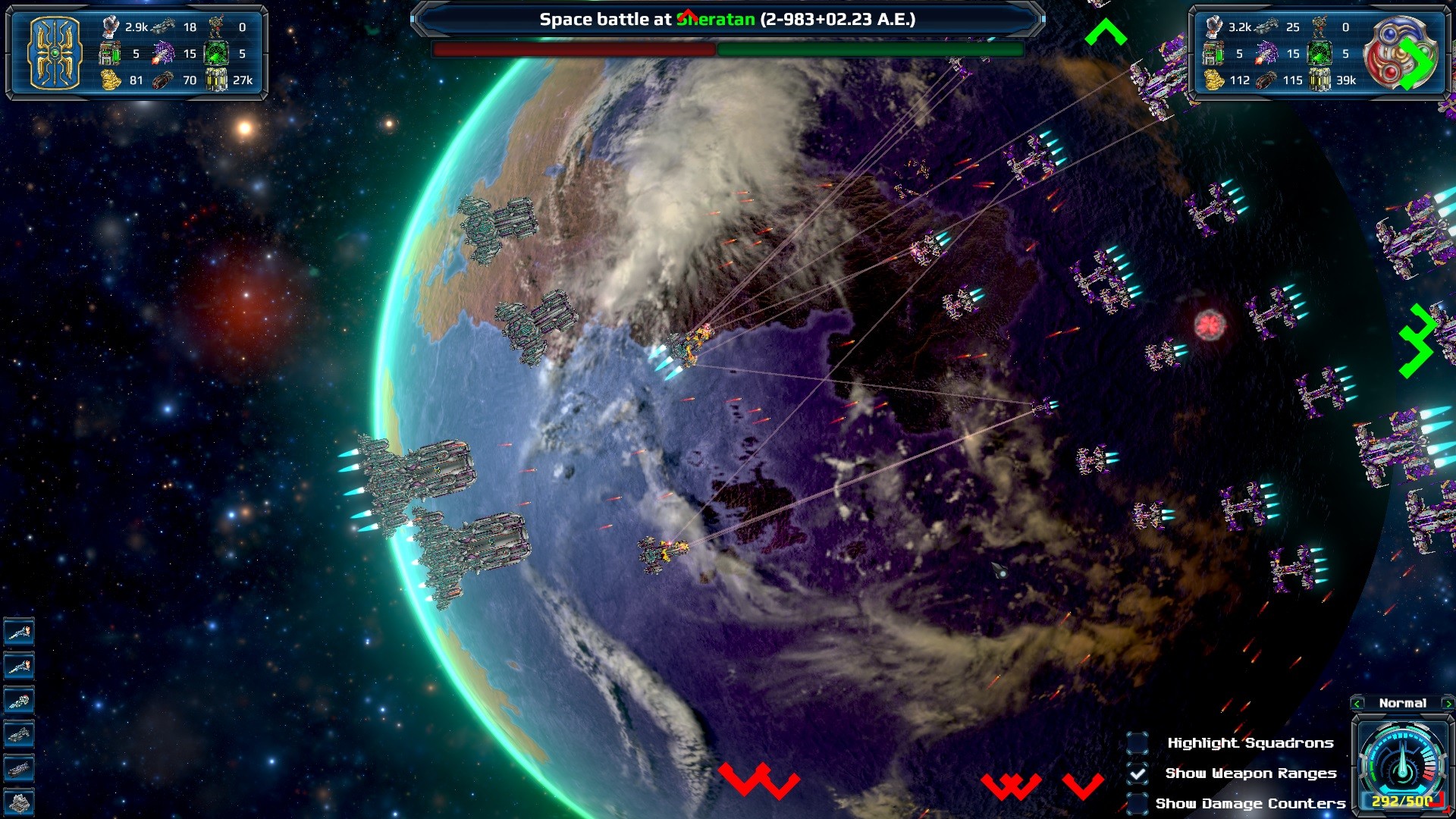
Task: Click the fuel canister icon showing 27k
Action: click(218, 80)
